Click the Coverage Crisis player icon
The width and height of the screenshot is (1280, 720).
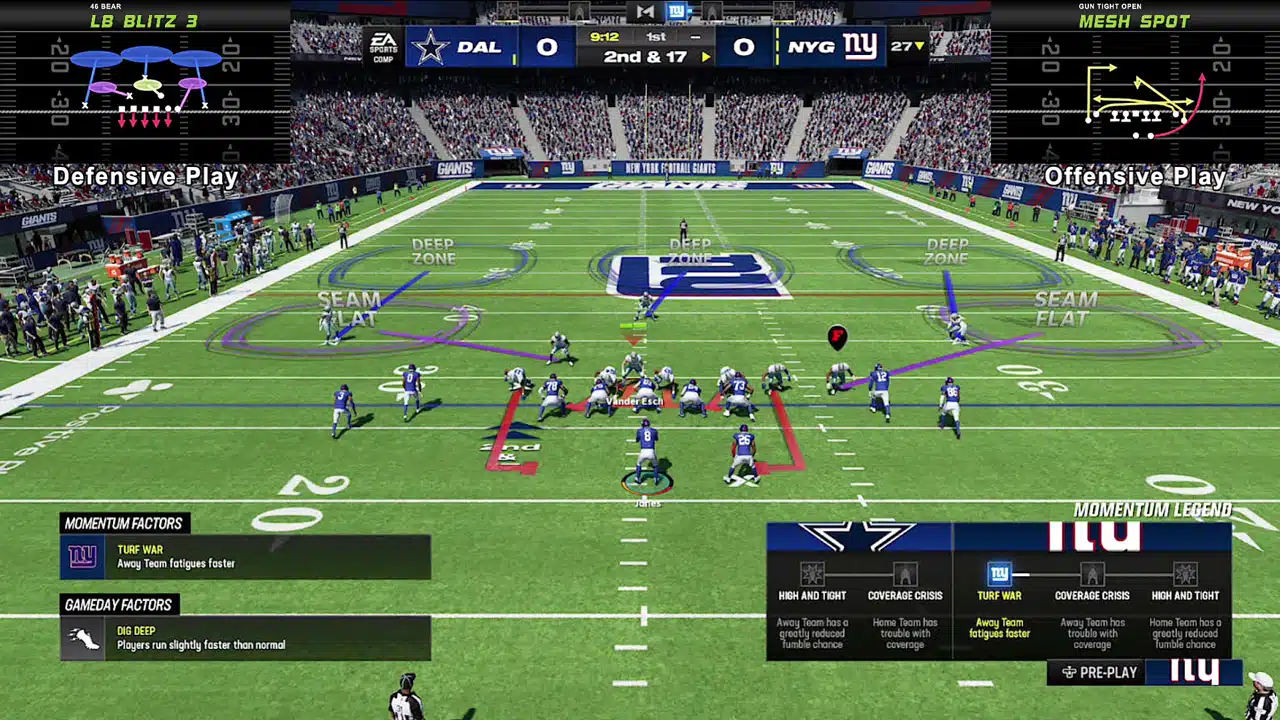(x=904, y=575)
